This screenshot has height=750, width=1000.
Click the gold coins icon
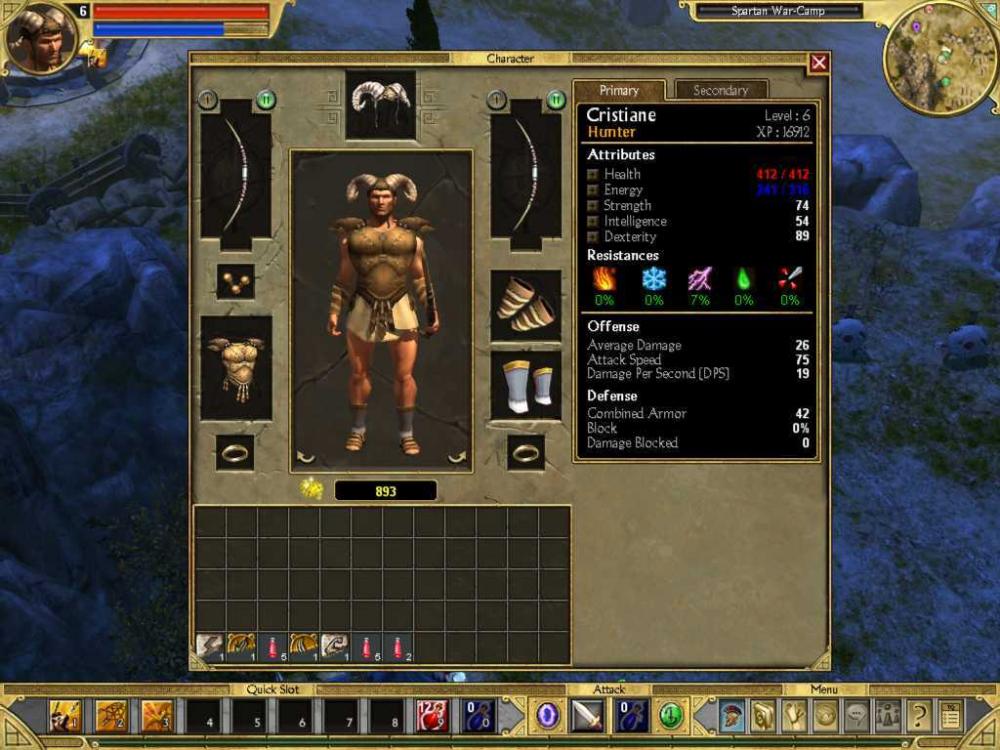pyautogui.click(x=311, y=489)
